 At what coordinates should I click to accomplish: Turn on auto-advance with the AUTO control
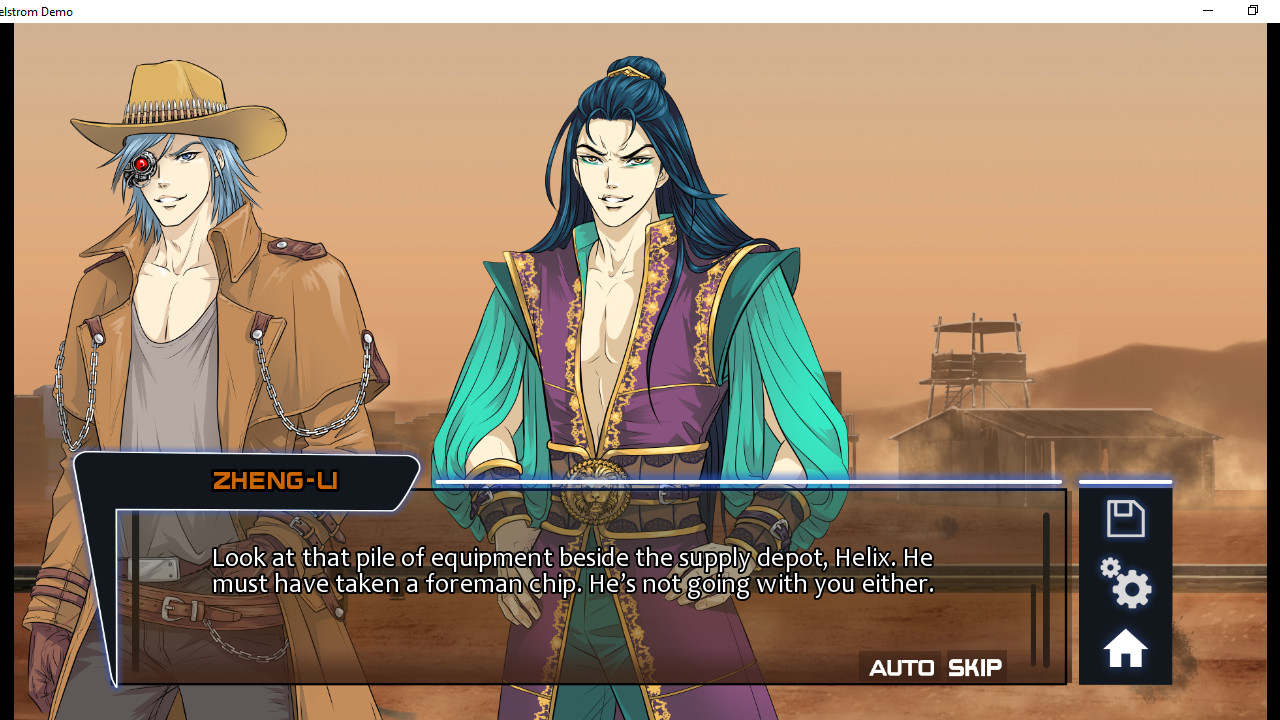[901, 666]
